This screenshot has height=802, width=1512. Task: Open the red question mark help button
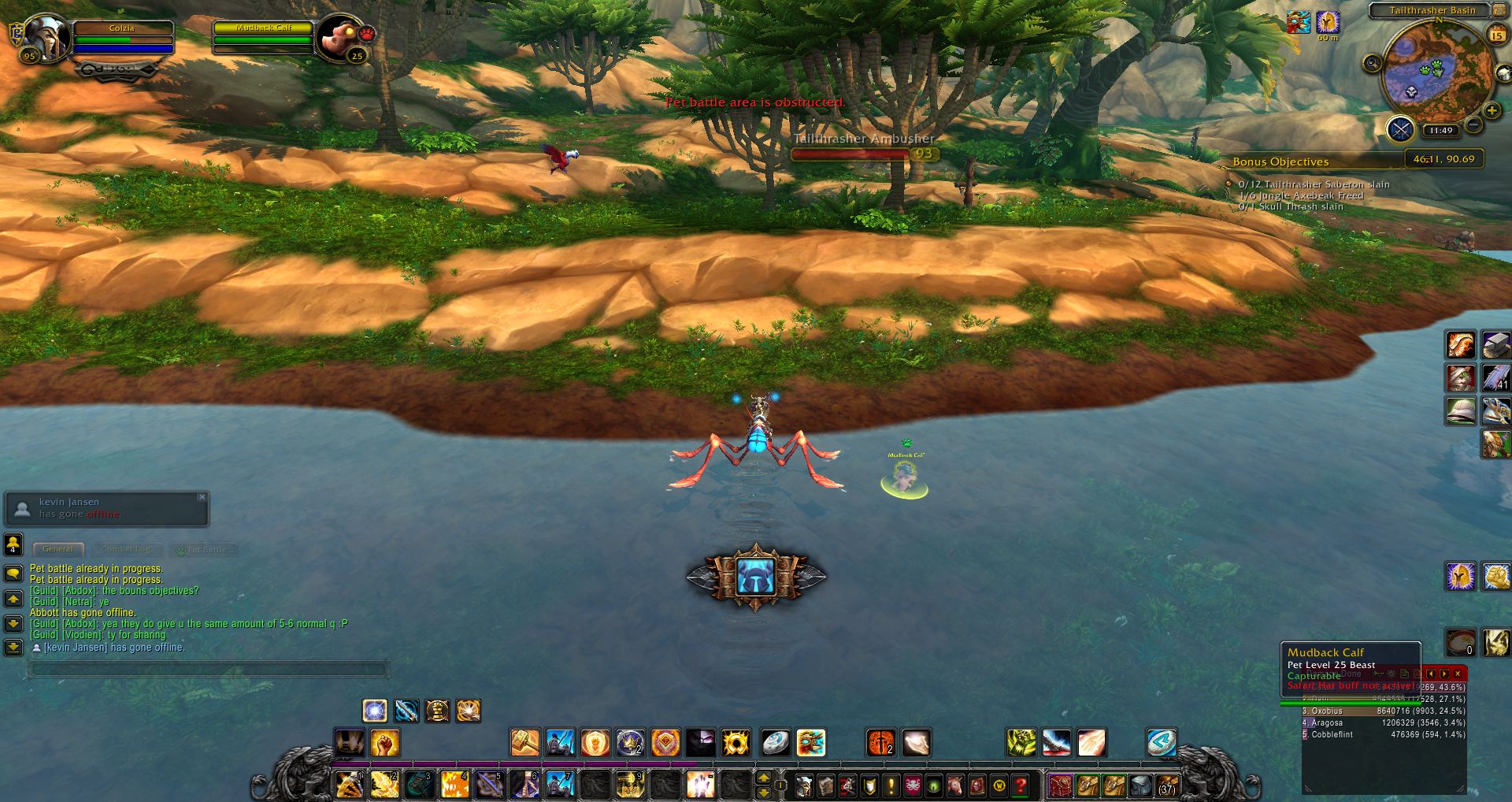pos(1021,785)
